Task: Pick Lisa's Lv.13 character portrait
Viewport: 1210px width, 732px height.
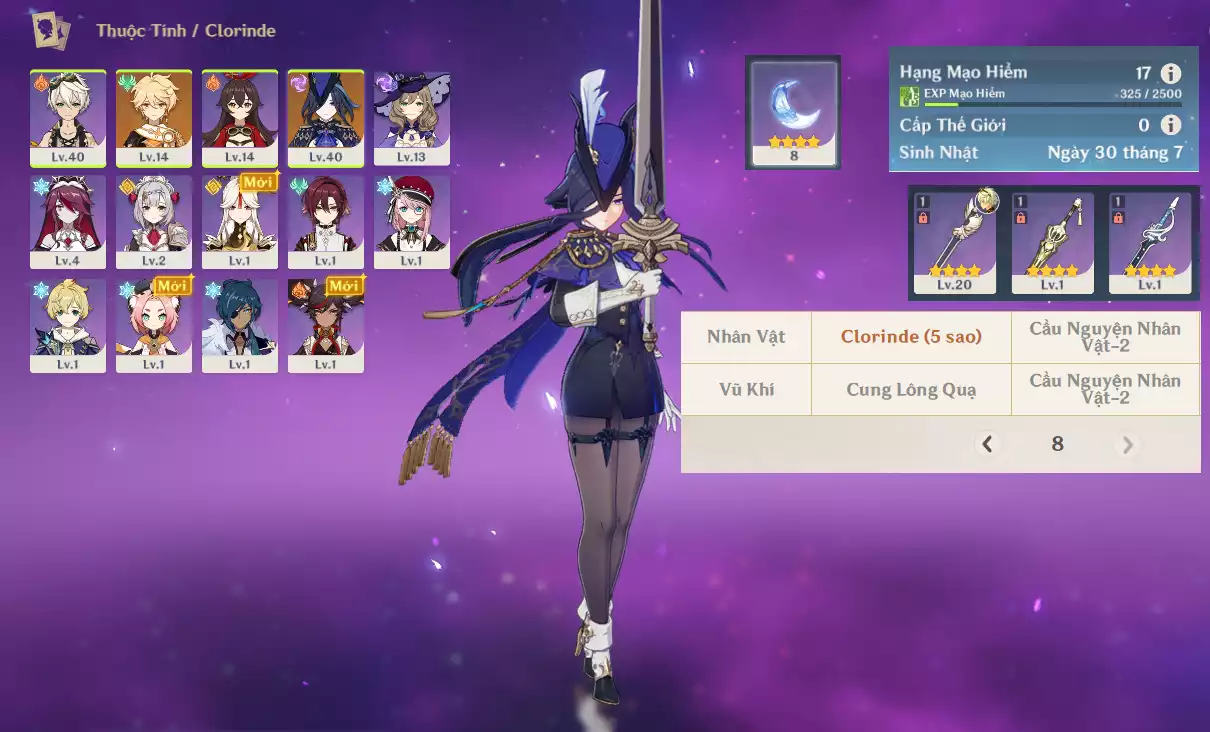Action: click(412, 118)
